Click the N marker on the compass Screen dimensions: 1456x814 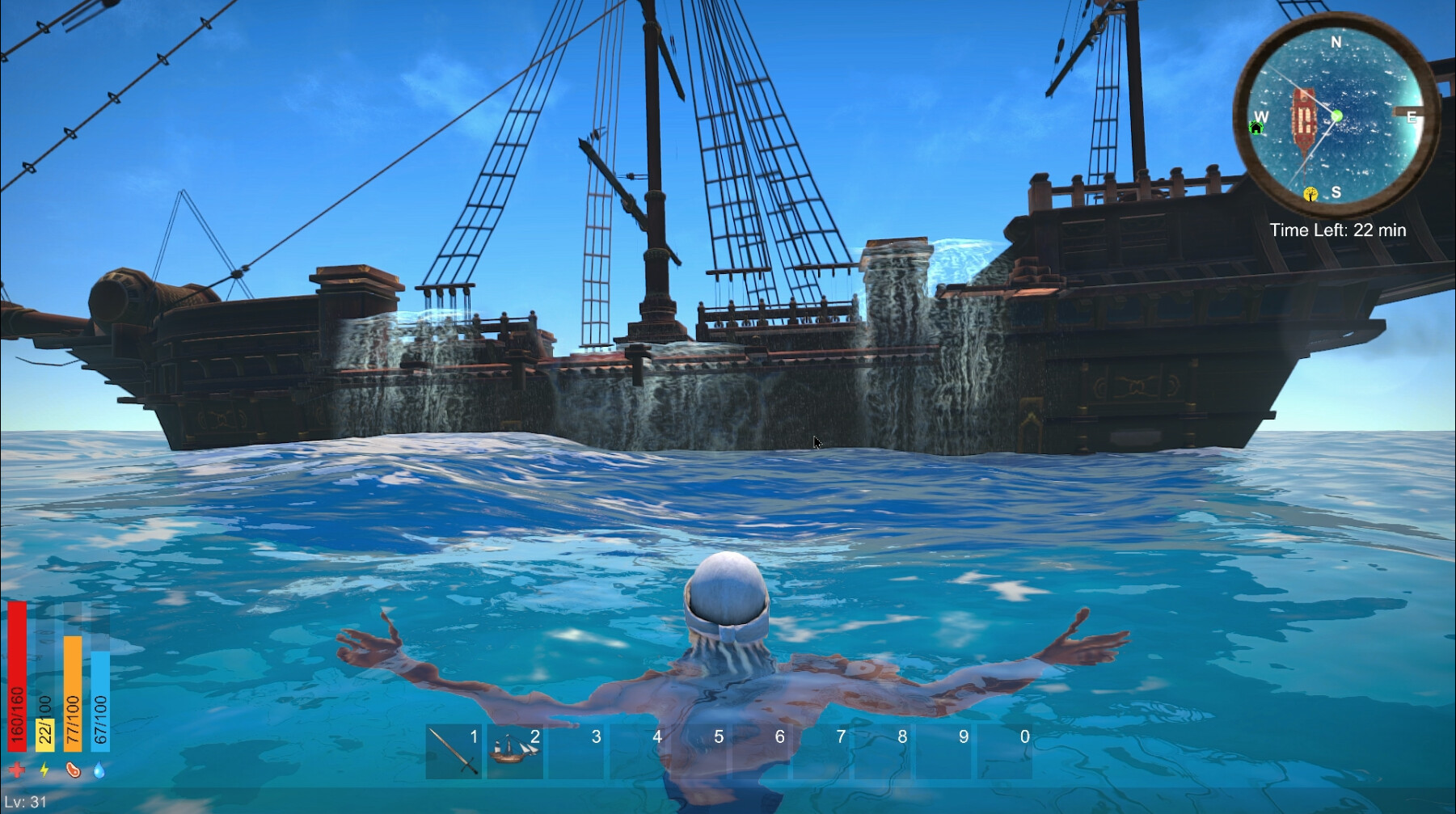coord(1336,42)
